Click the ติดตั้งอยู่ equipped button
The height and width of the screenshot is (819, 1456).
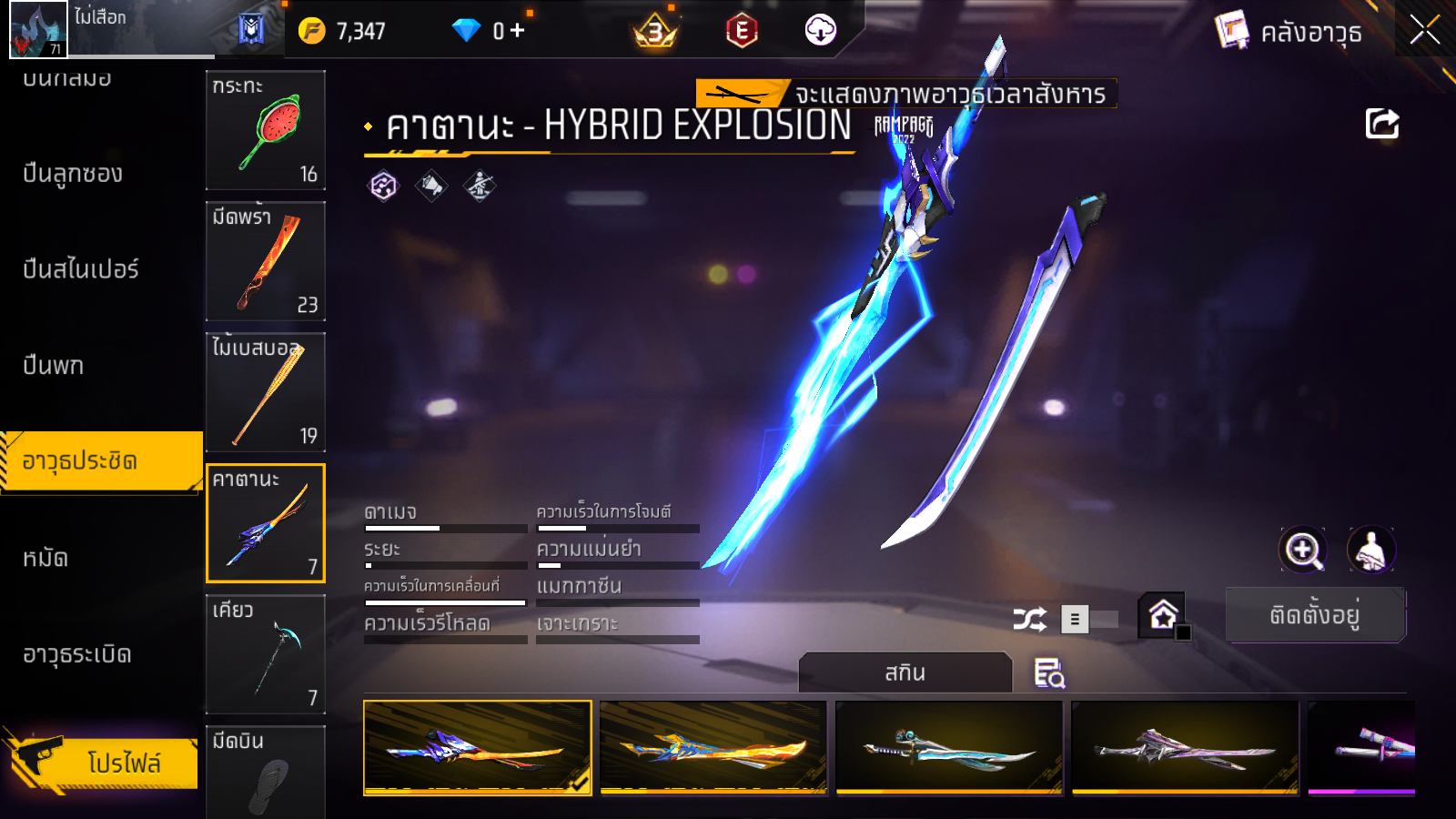coord(1315,615)
